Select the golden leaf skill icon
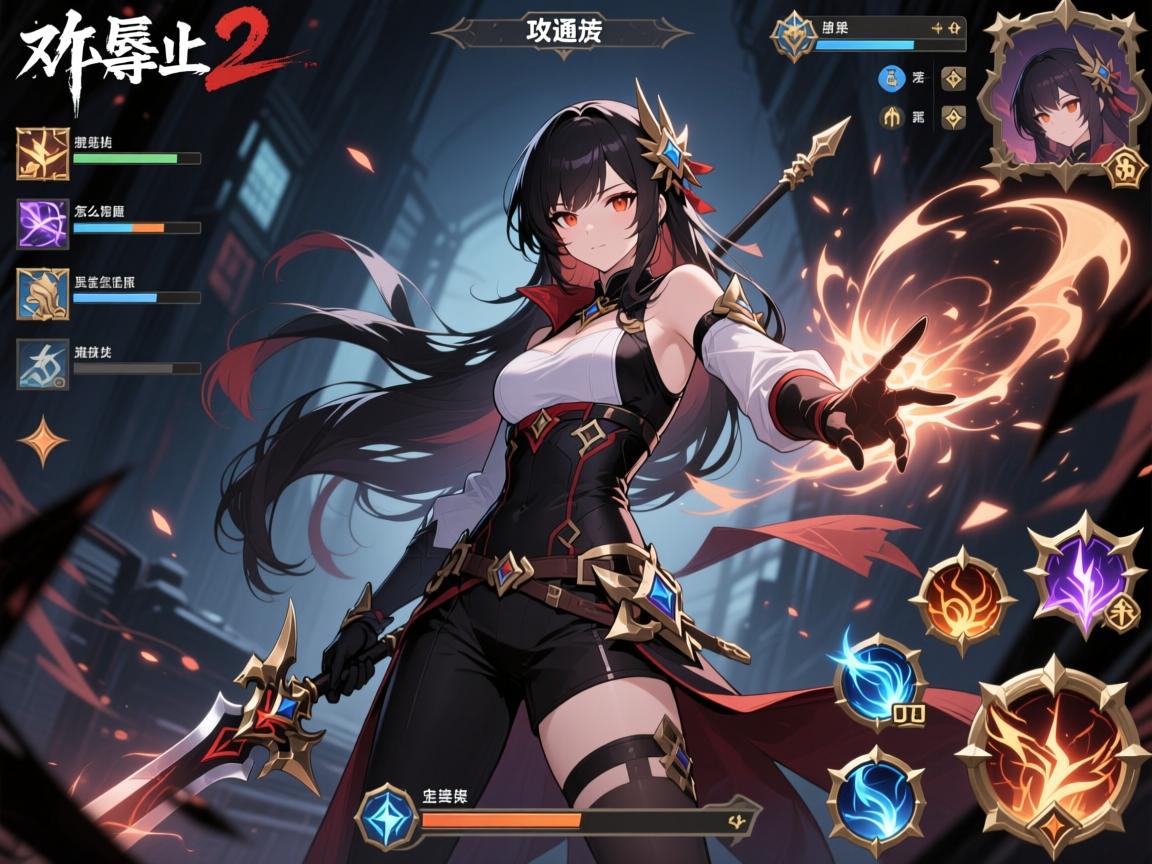This screenshot has width=1152, height=864. [43, 154]
